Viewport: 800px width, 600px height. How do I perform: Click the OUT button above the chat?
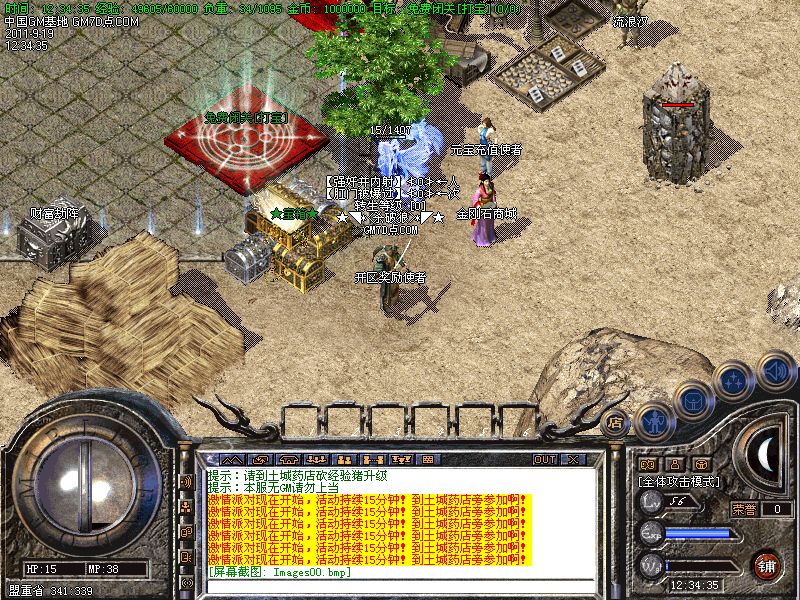(544, 459)
